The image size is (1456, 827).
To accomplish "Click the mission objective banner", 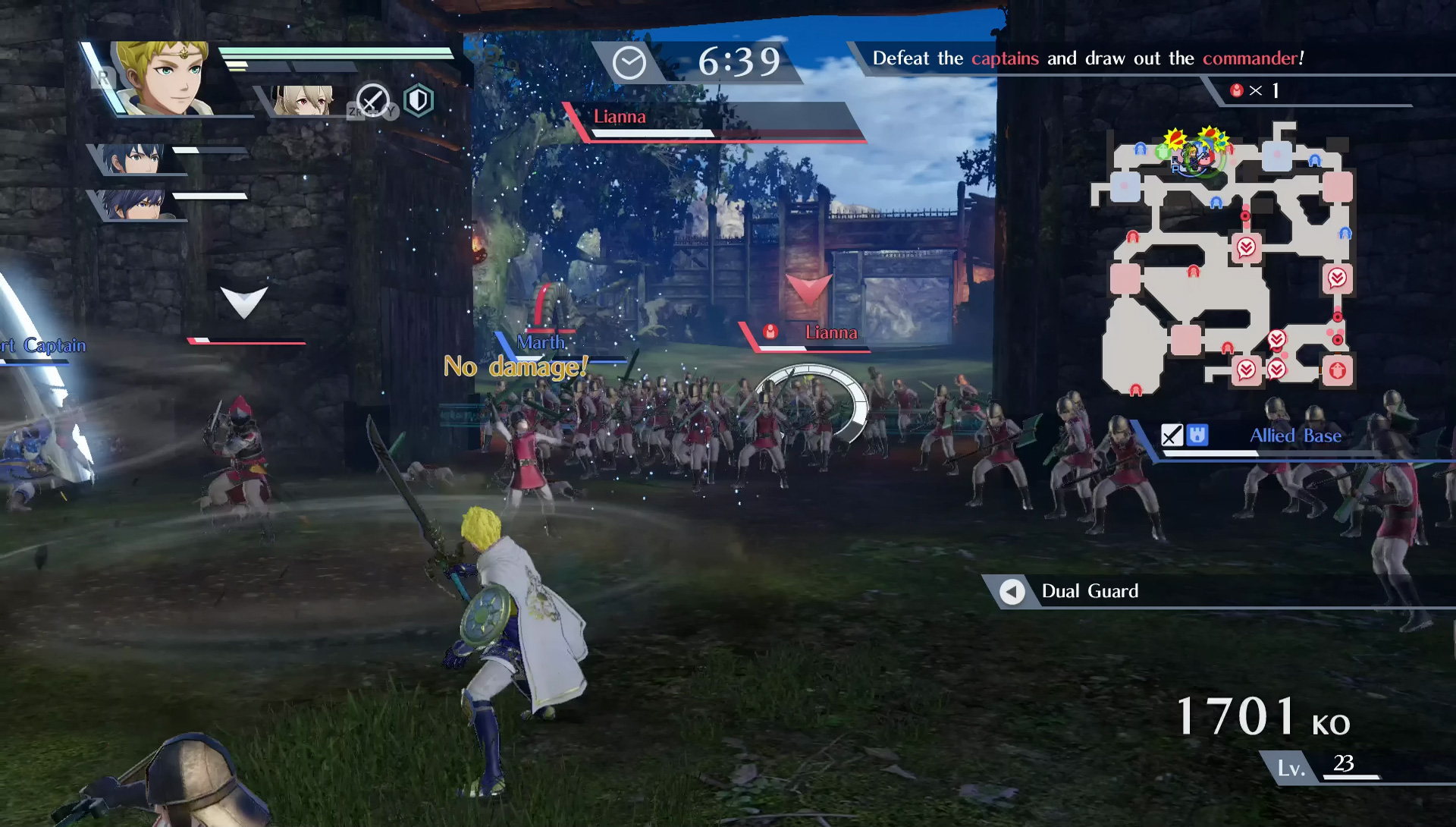I will pyautogui.click(x=1087, y=58).
